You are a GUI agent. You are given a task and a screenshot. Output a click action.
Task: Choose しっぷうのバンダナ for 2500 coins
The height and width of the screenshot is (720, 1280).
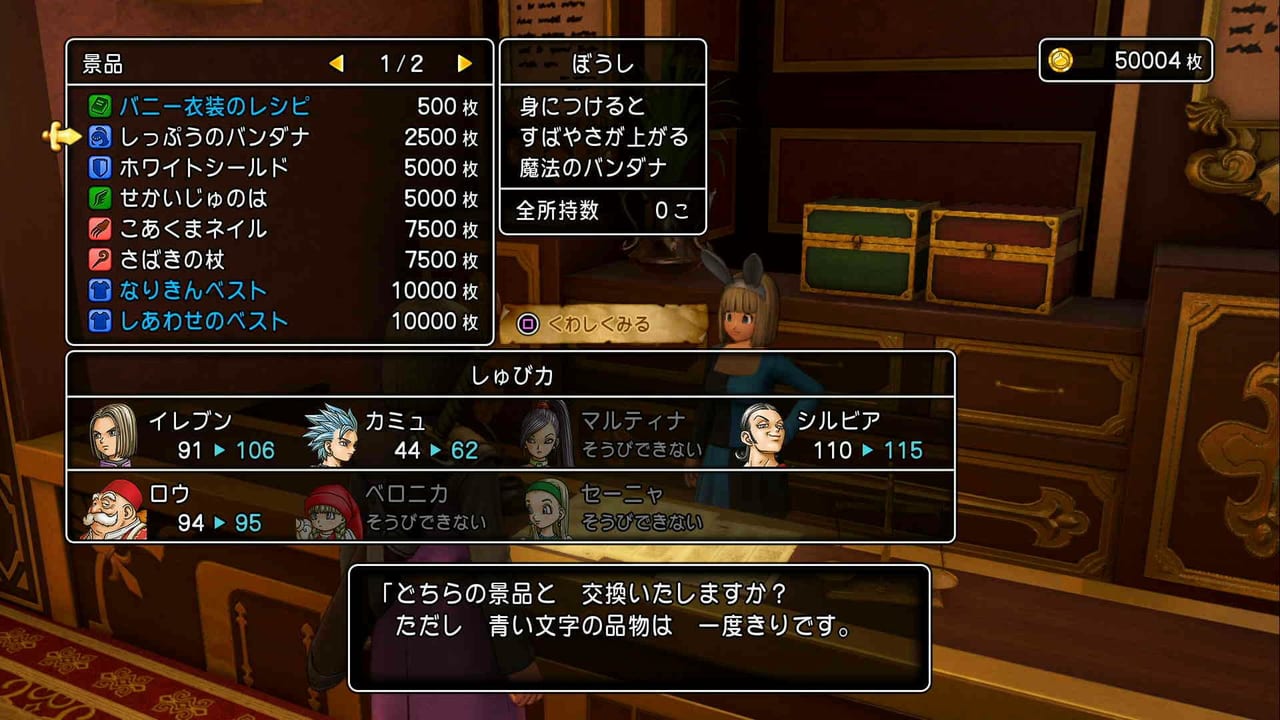[x=214, y=137]
